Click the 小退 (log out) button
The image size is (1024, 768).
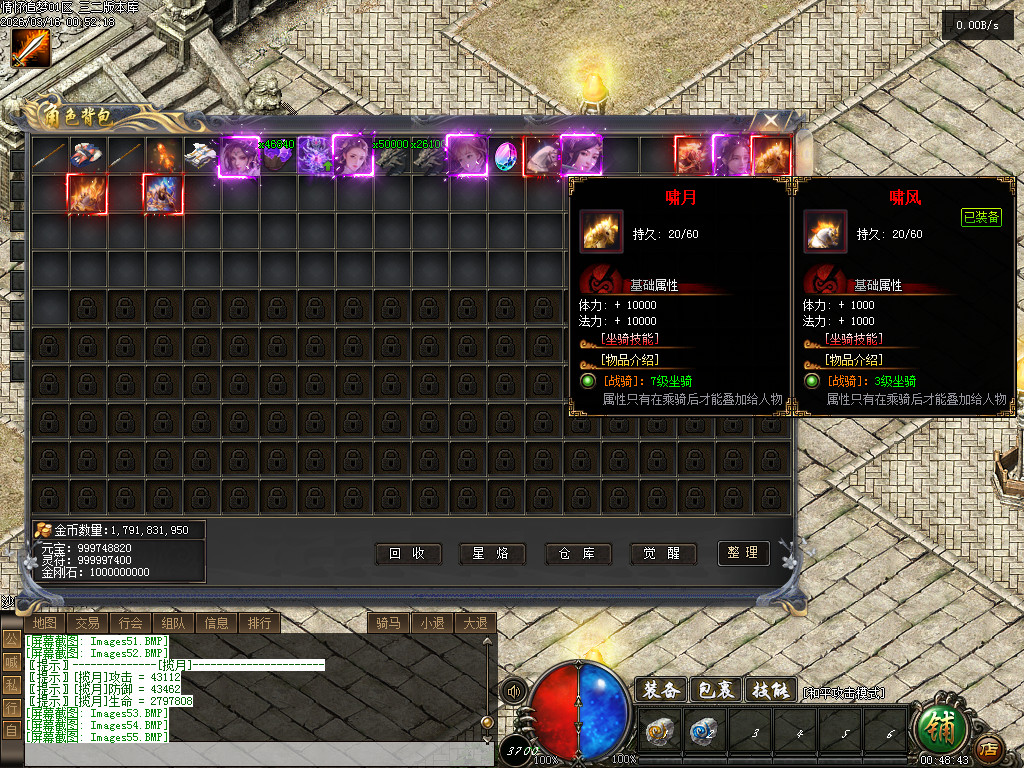point(432,623)
